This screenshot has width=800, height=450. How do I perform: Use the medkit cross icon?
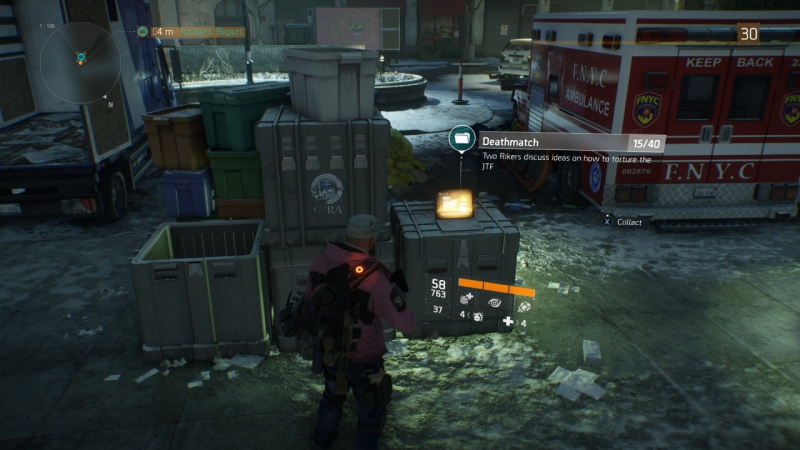pyautogui.click(x=508, y=321)
